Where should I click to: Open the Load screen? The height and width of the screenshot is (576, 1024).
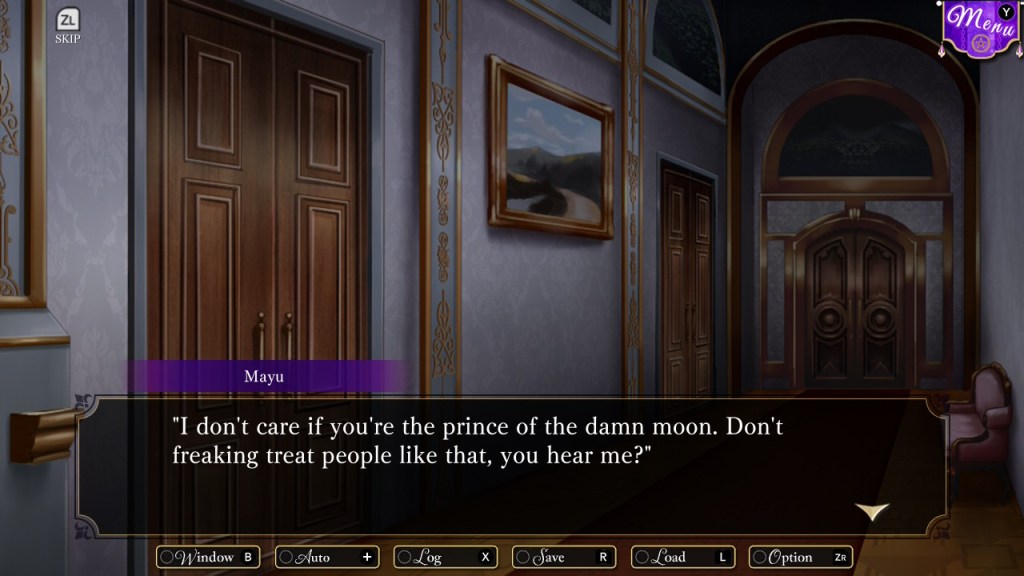pyautogui.click(x=683, y=557)
